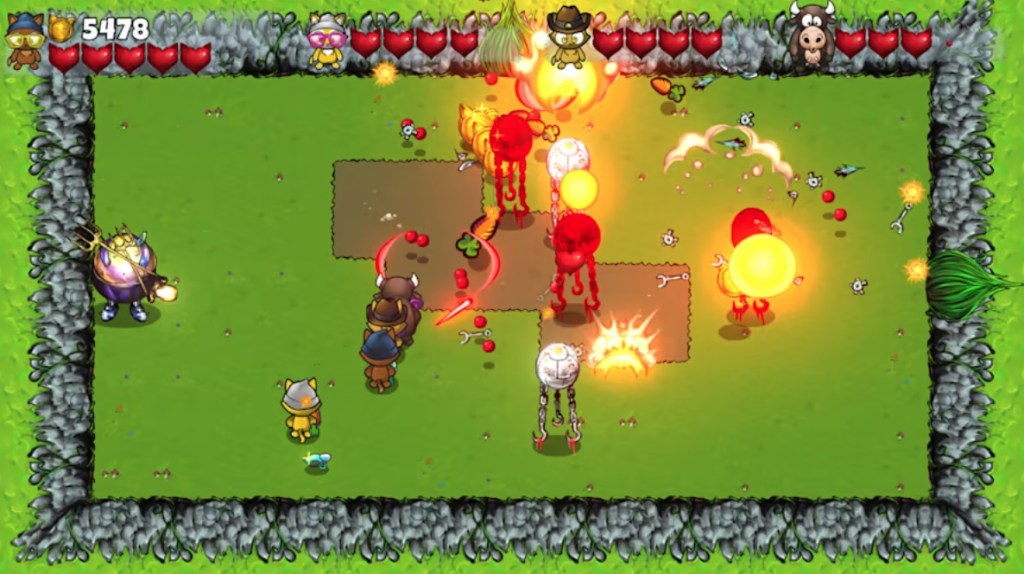Click the blue-hat cat player portrait
Image resolution: width=1024 pixels, height=574 pixels.
point(24,40)
